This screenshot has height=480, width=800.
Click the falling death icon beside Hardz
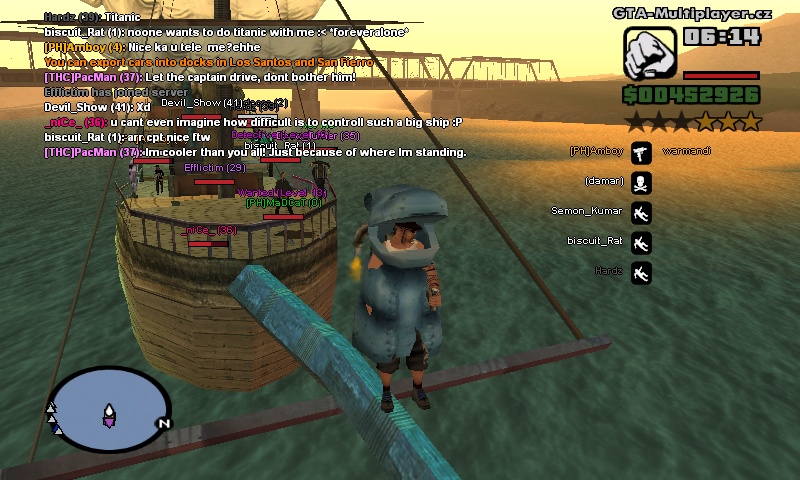pos(642,272)
